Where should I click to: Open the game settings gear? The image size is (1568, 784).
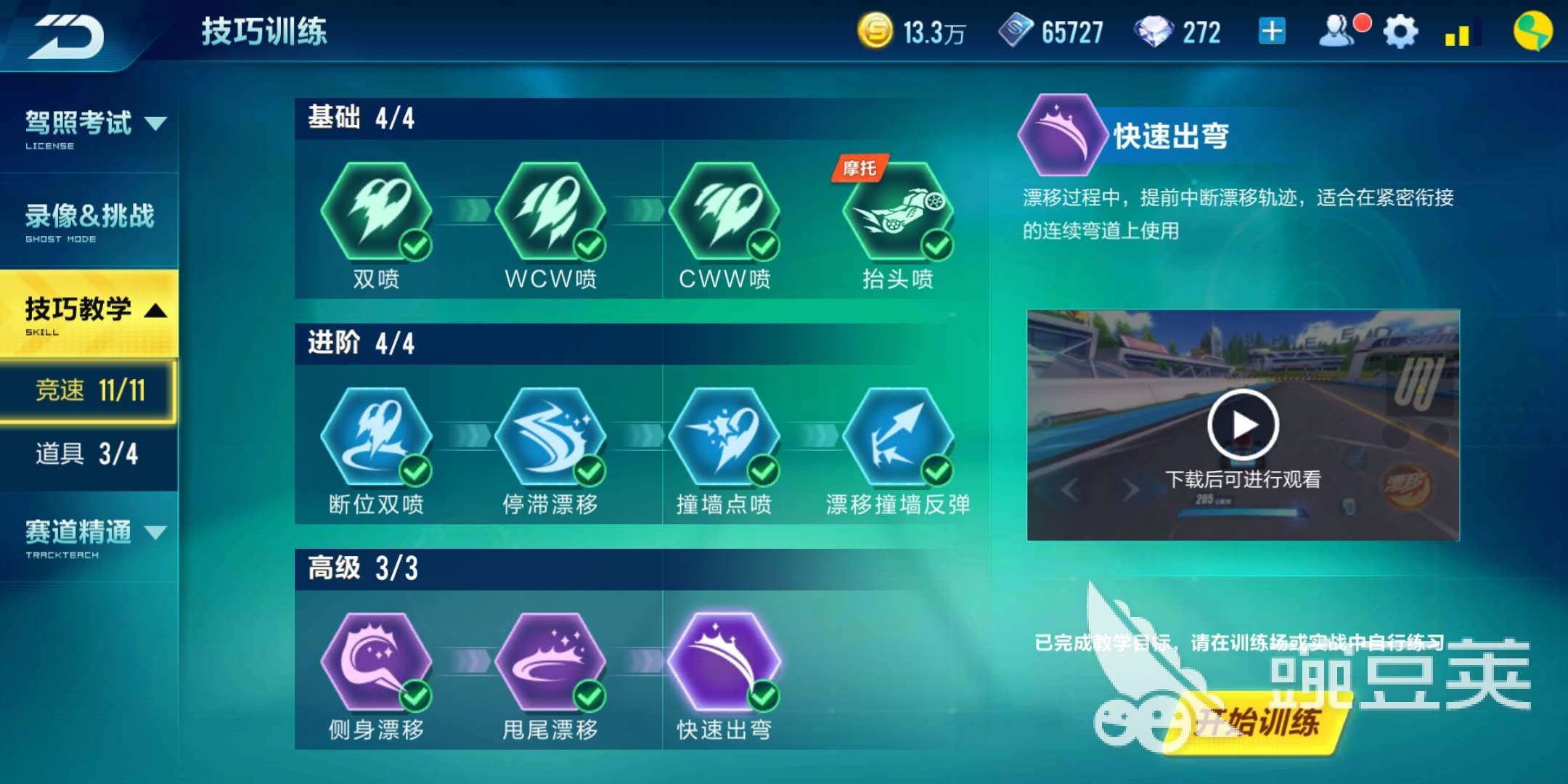[x=1400, y=30]
